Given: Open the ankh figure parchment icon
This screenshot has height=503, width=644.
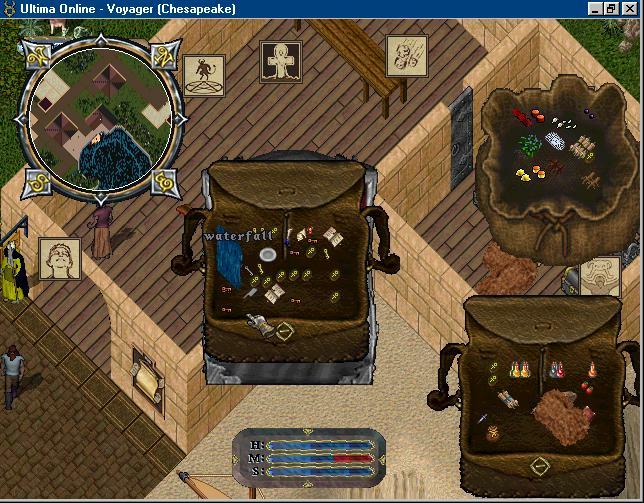Looking at the screenshot, I should click(280, 61).
